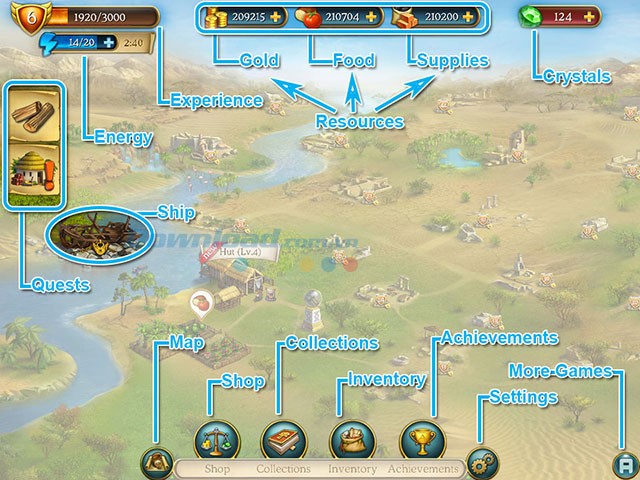
Task: View Achievements via the trophy icon
Action: coord(421,439)
